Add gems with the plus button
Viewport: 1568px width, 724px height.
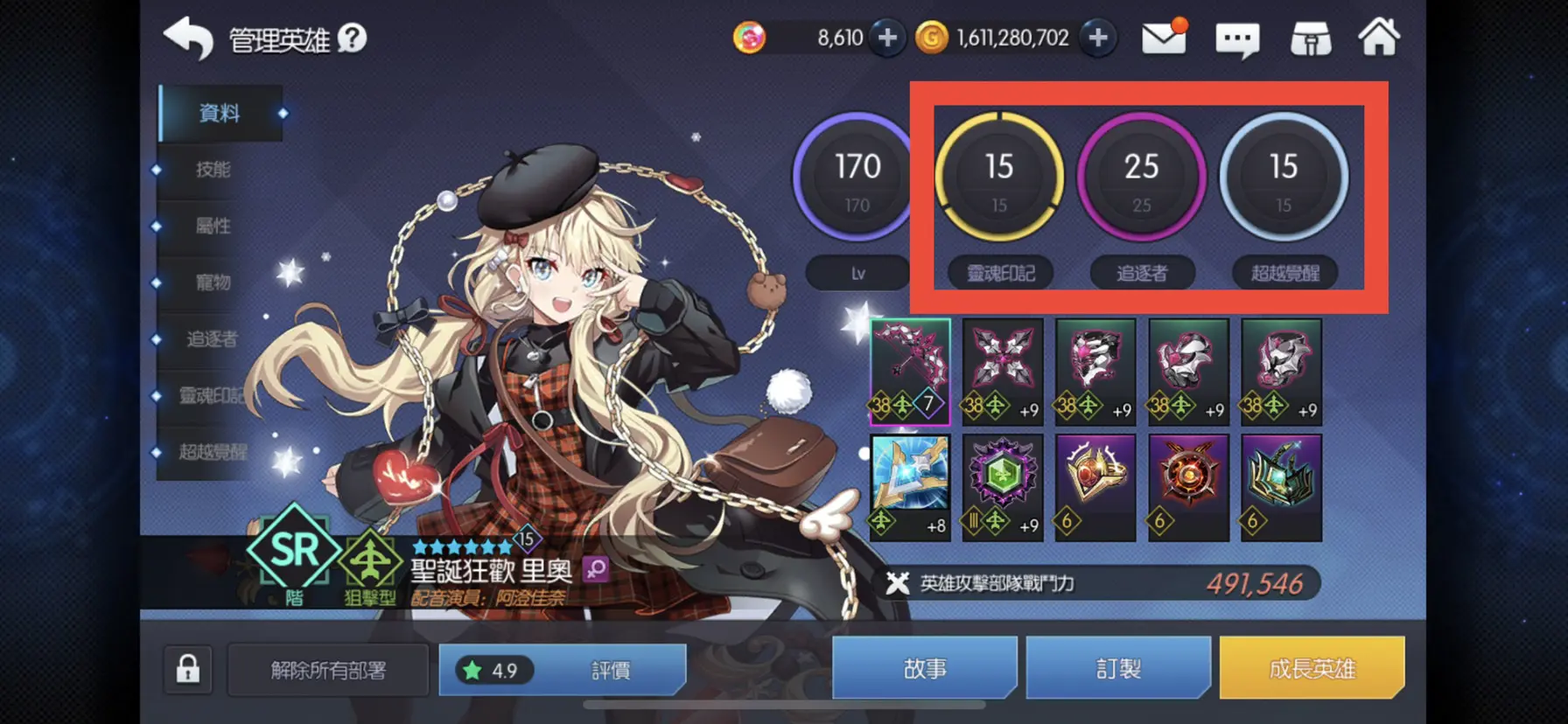(x=888, y=38)
